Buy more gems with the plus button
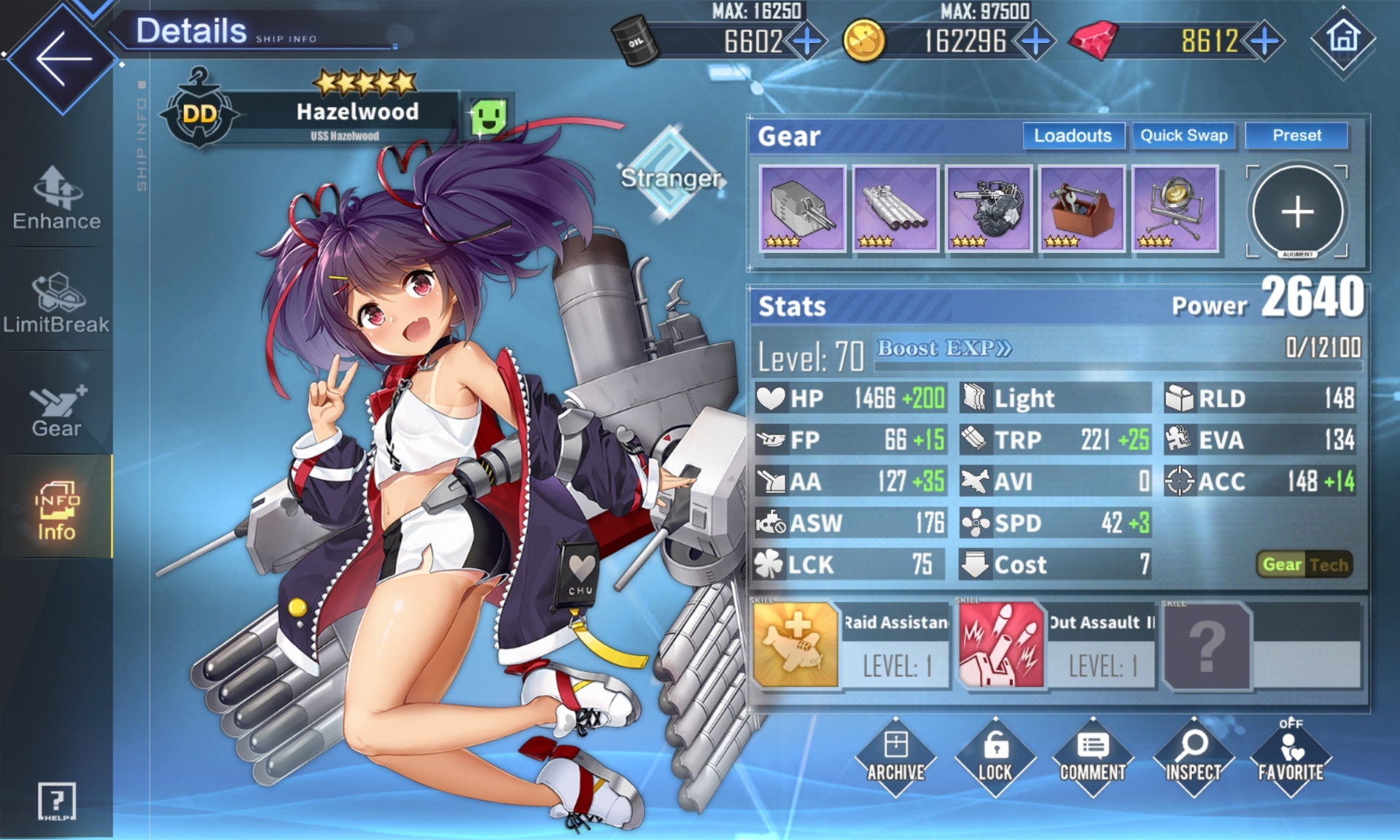 [x=1264, y=41]
